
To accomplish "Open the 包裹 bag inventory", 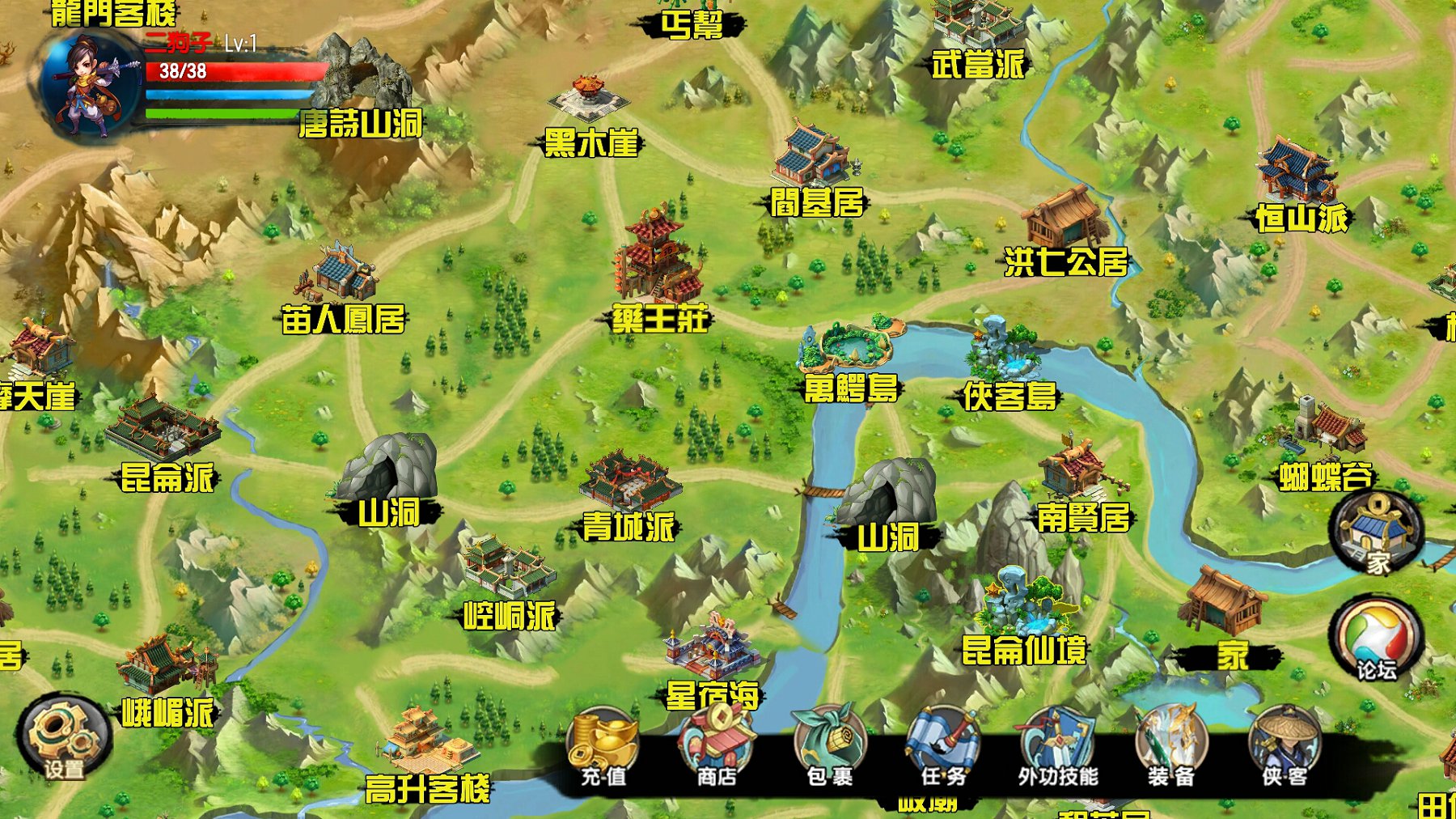I will (x=829, y=749).
